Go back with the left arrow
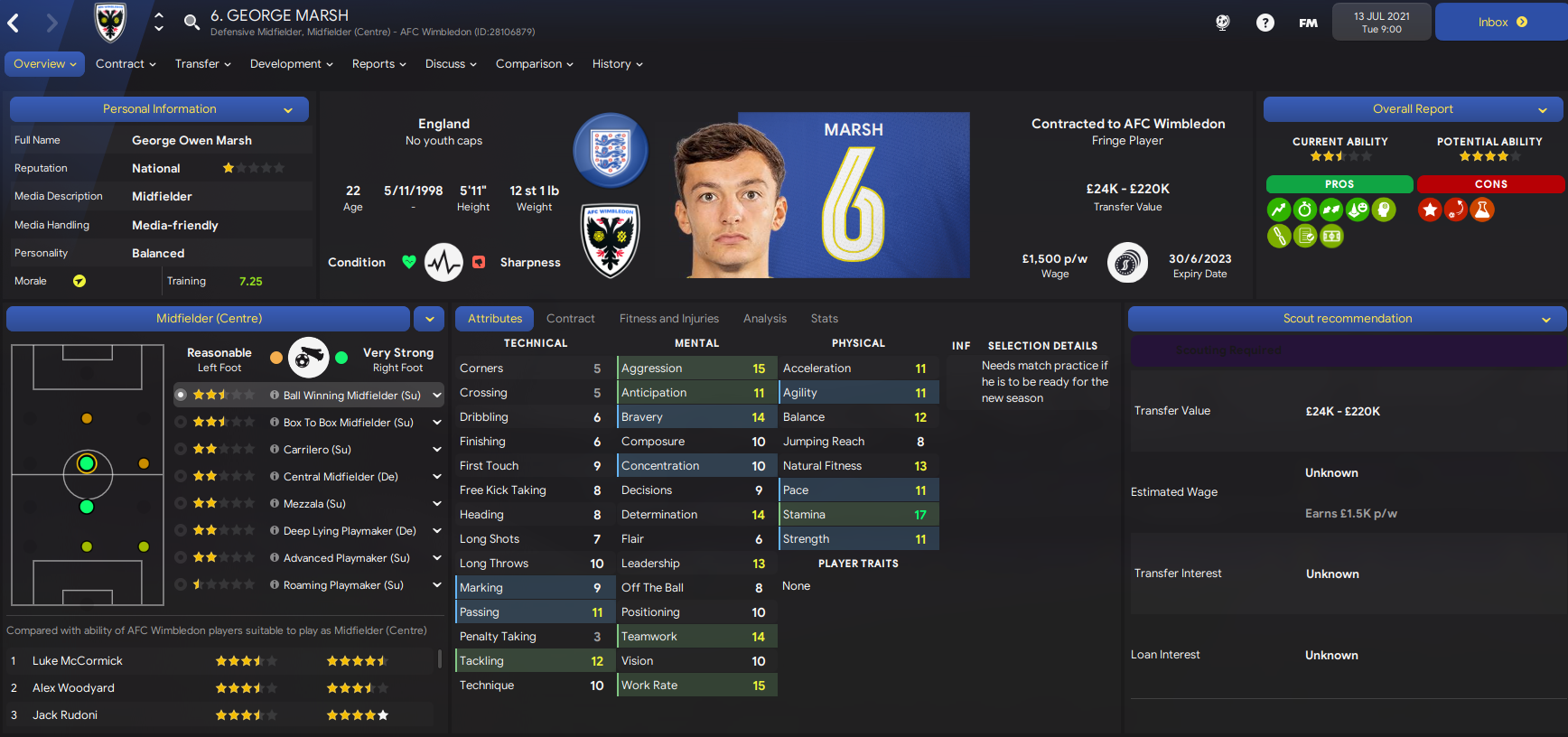This screenshot has width=1568, height=737. click(x=14, y=23)
